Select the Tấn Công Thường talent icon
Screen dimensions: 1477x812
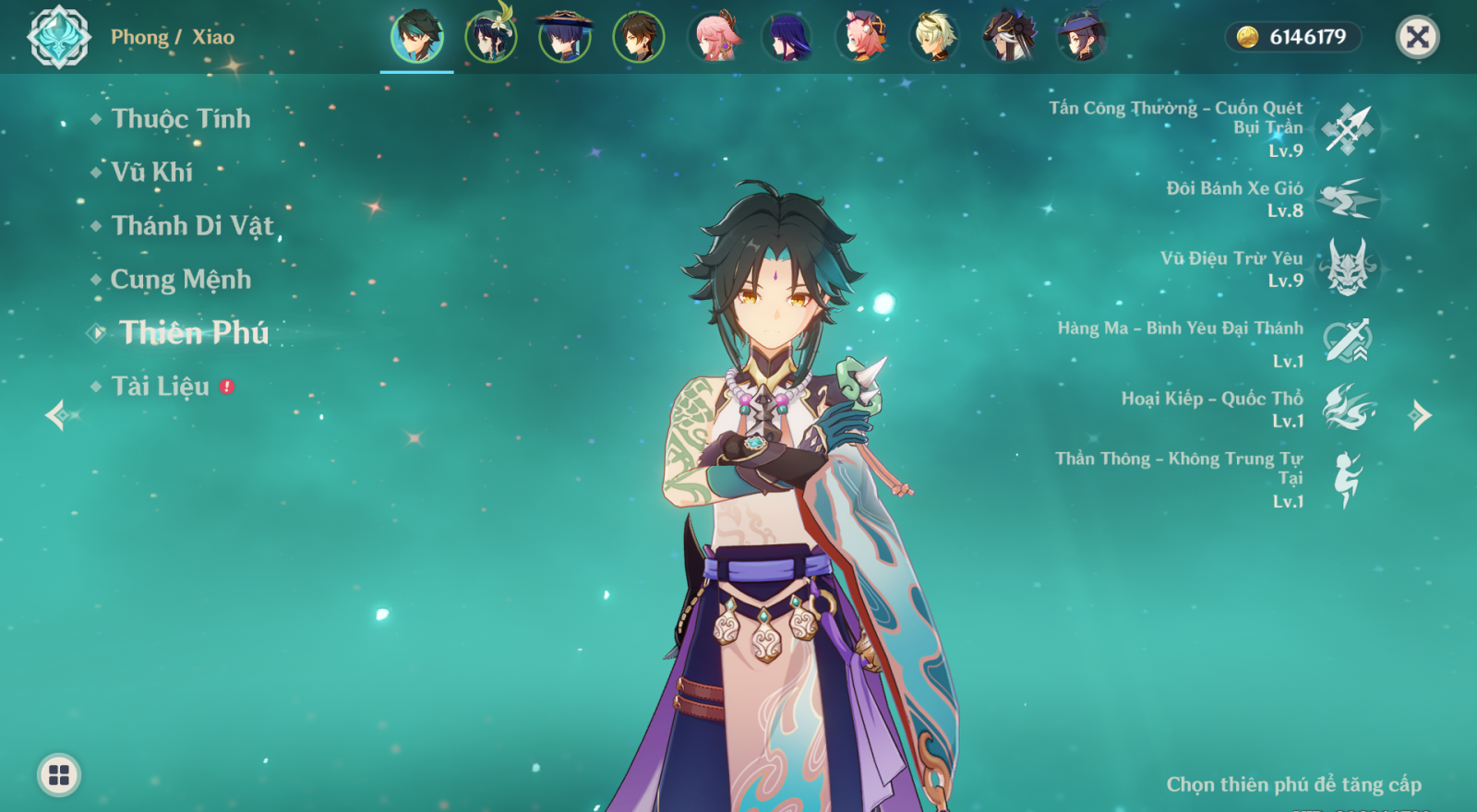tap(1348, 129)
